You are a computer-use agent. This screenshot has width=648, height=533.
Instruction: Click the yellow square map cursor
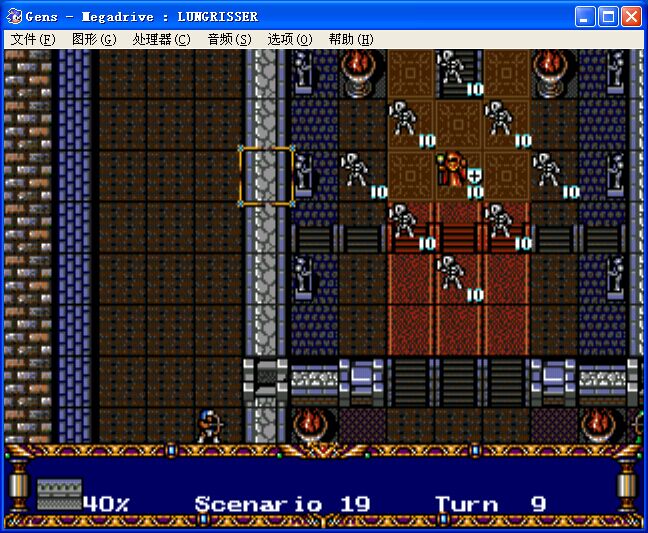click(x=265, y=174)
